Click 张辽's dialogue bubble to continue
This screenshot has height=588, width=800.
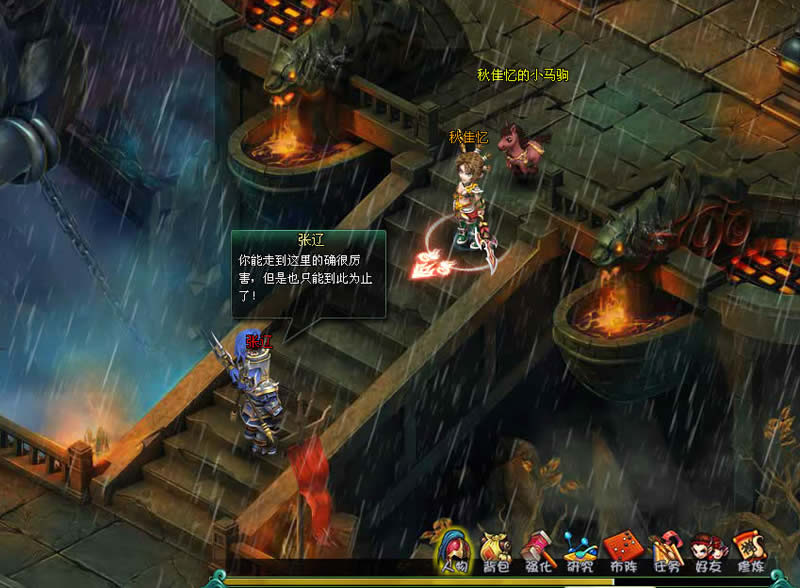[308, 272]
